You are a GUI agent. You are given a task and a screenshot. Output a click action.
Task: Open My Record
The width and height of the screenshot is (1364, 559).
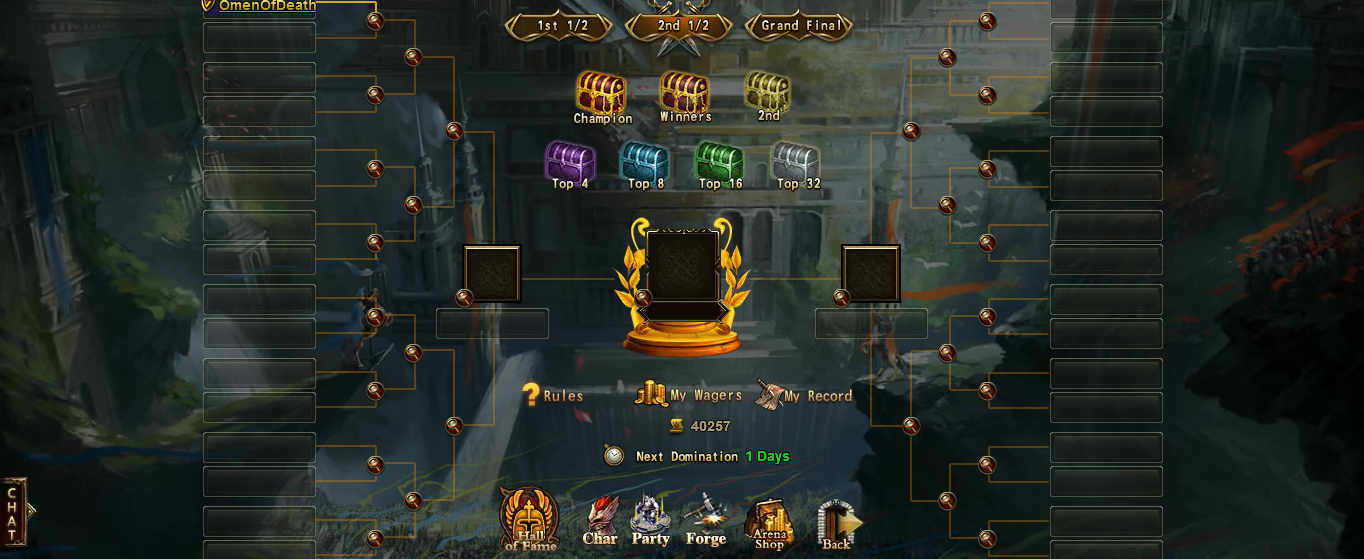(x=804, y=395)
